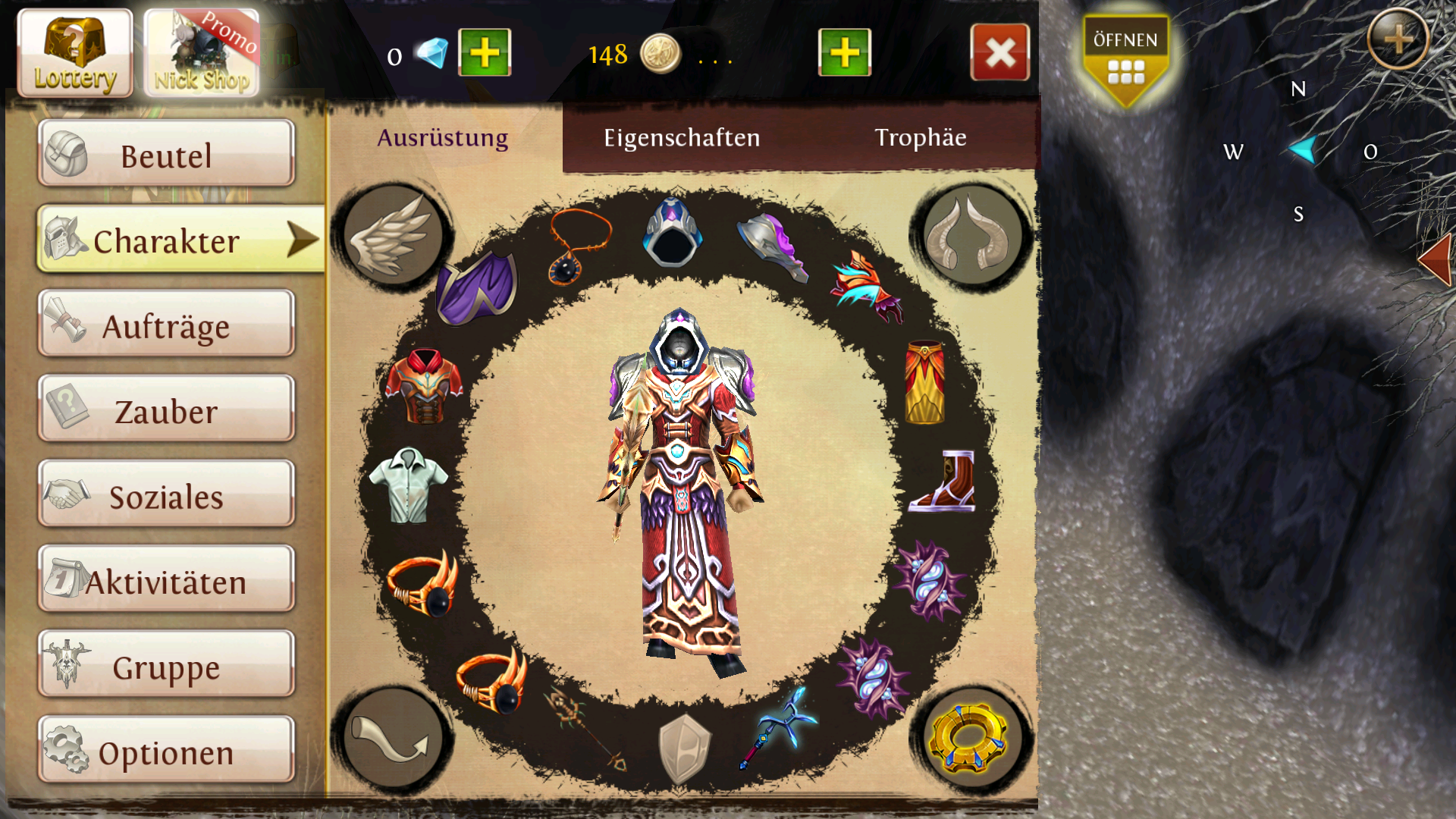Viewport: 1456px width, 819px height.
Task: Open the Lottery chest button
Action: tap(74, 53)
